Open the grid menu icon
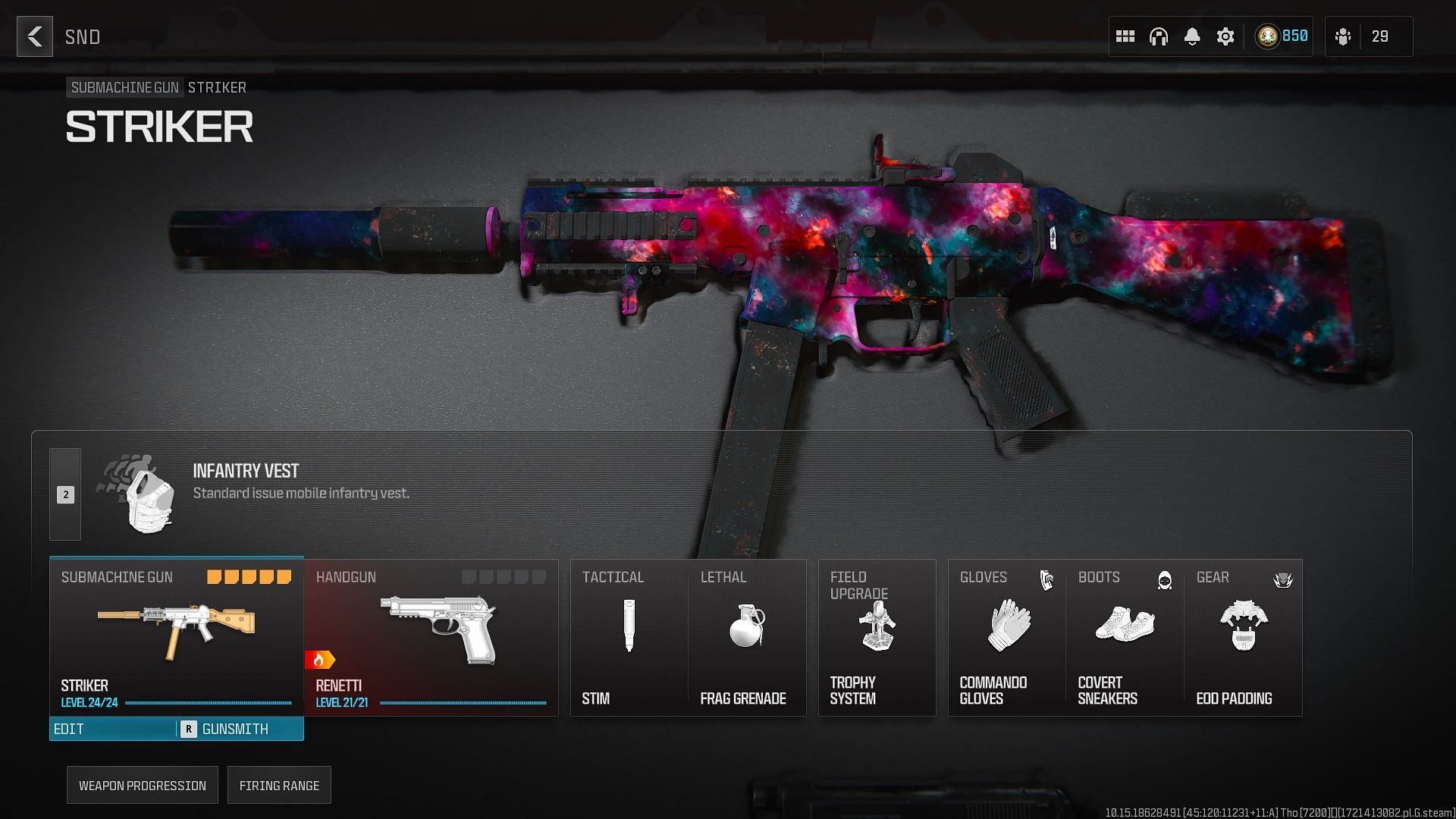 pyautogui.click(x=1125, y=36)
